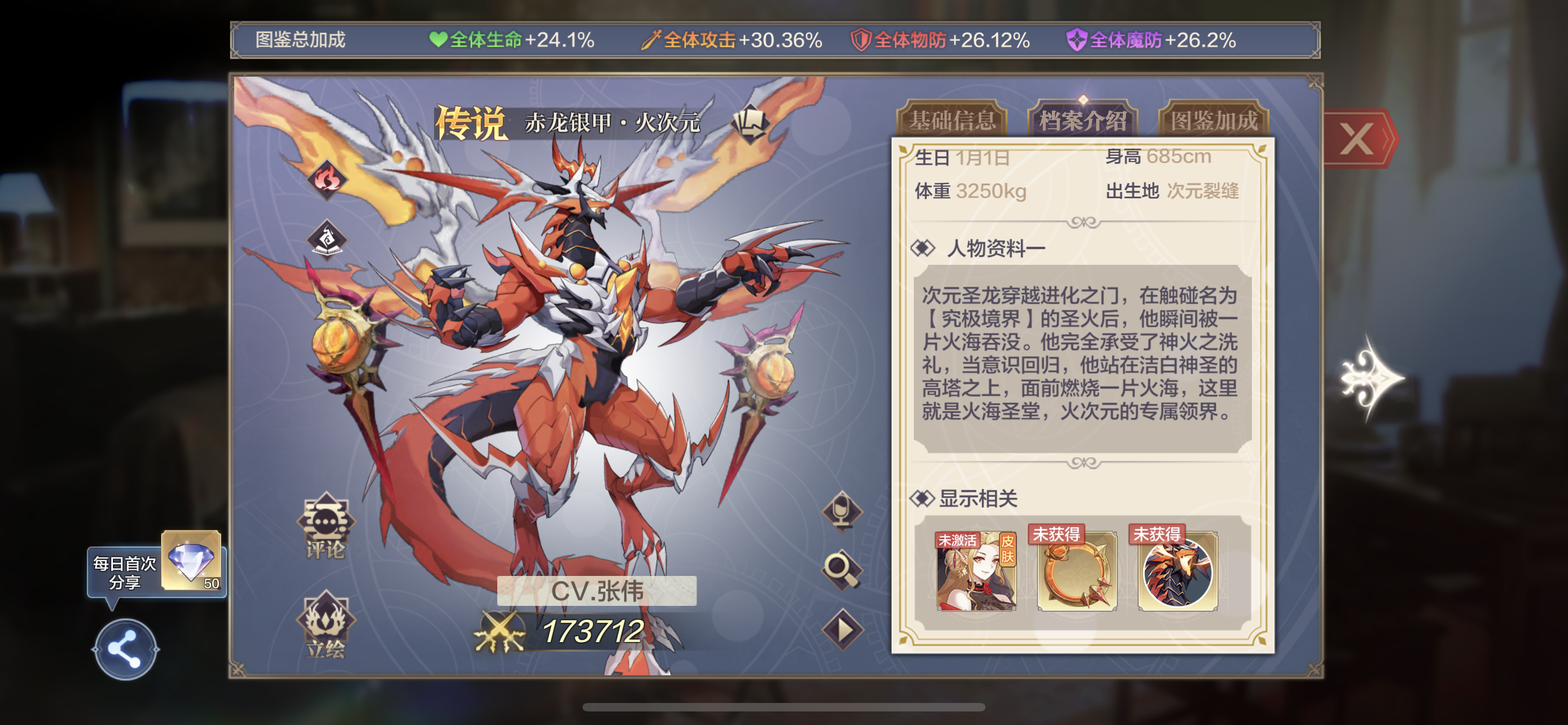Image resolution: width=1568 pixels, height=725 pixels.
Task: View the unactivated 皮肤 skin thumbnail
Action: click(976, 572)
